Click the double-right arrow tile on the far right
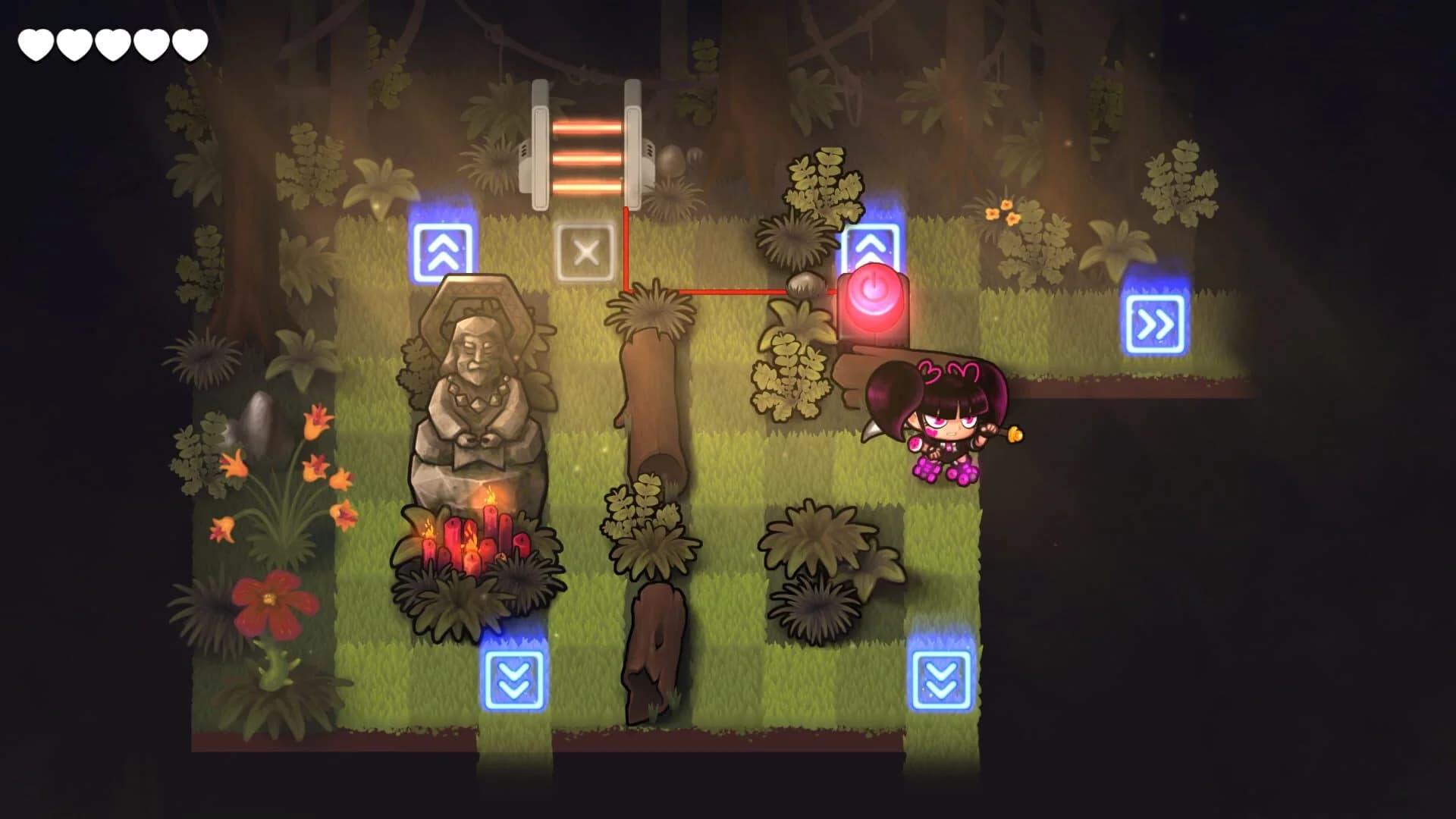The width and height of the screenshot is (1456, 819). point(1156,322)
